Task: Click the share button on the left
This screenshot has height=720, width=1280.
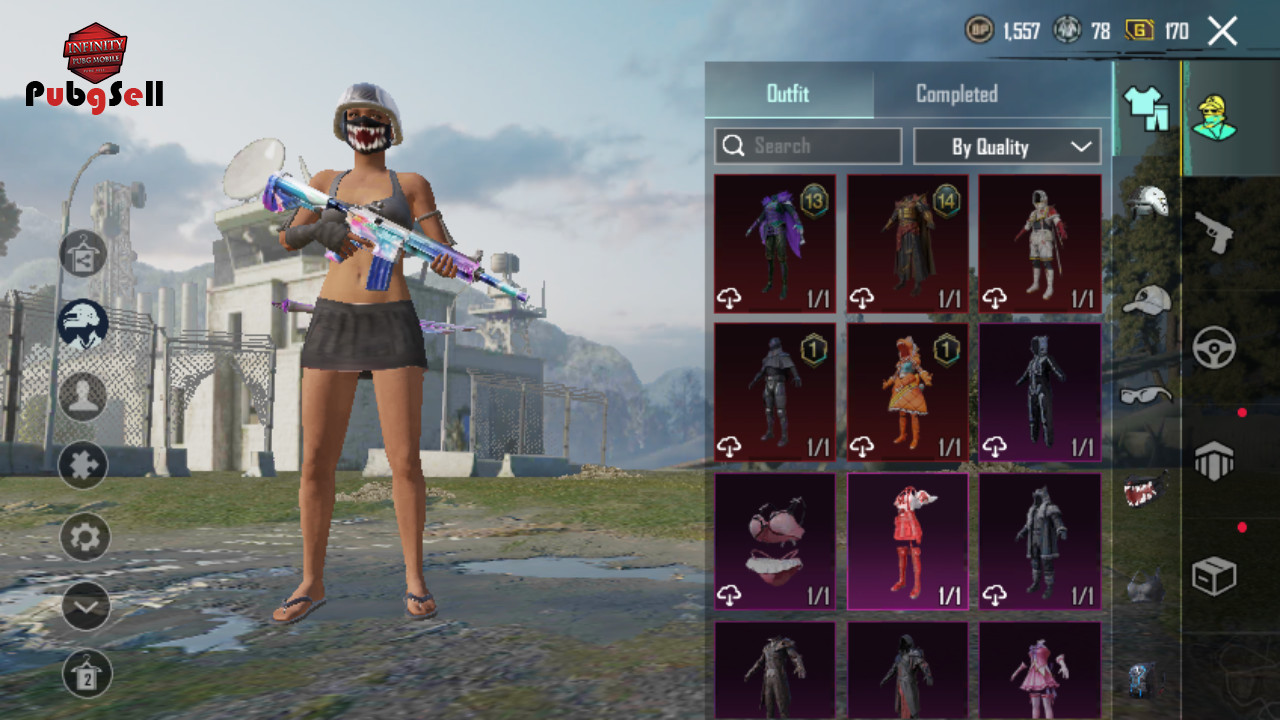Action: tap(84, 253)
